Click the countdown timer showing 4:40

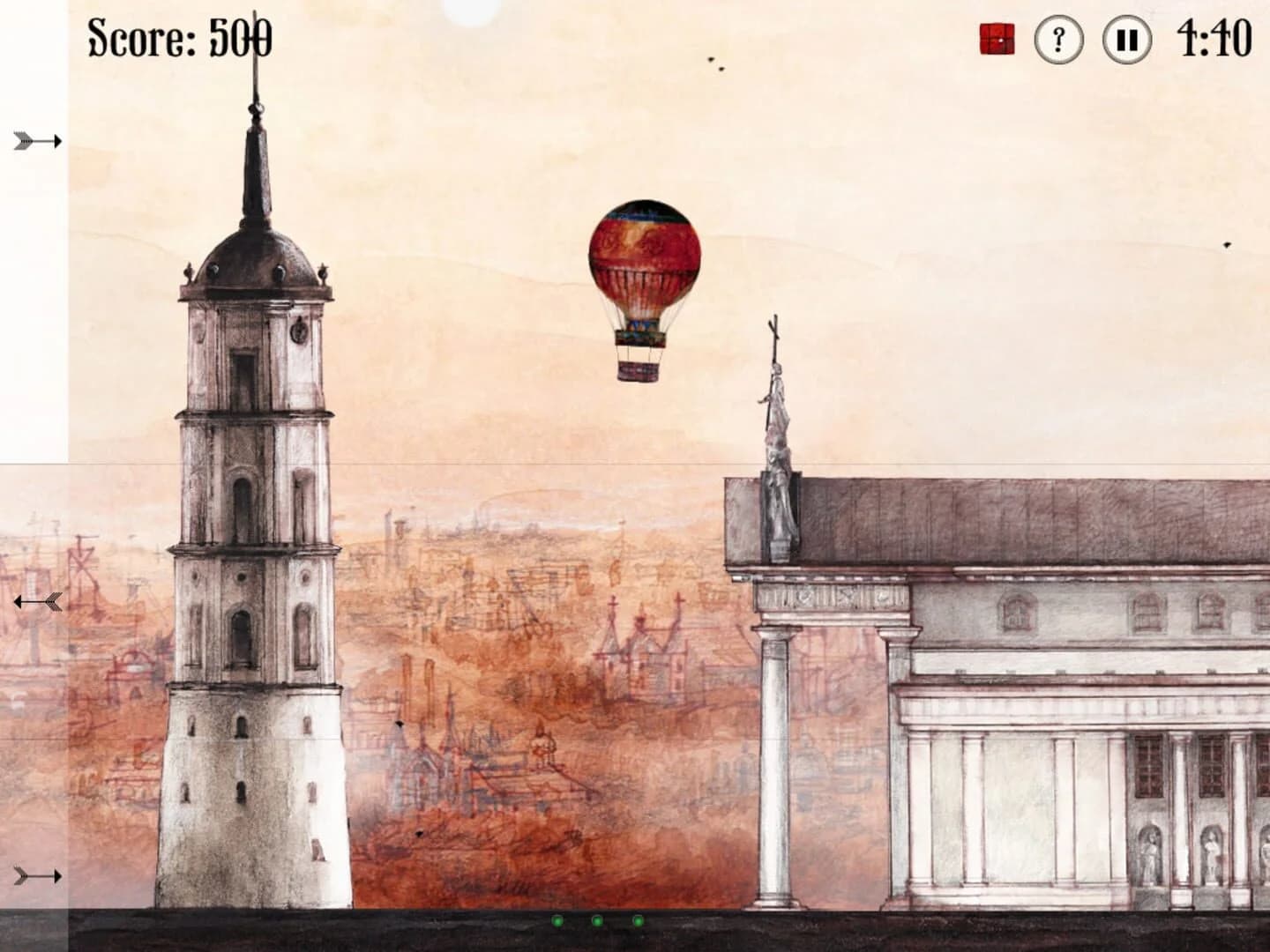pos(1214,38)
